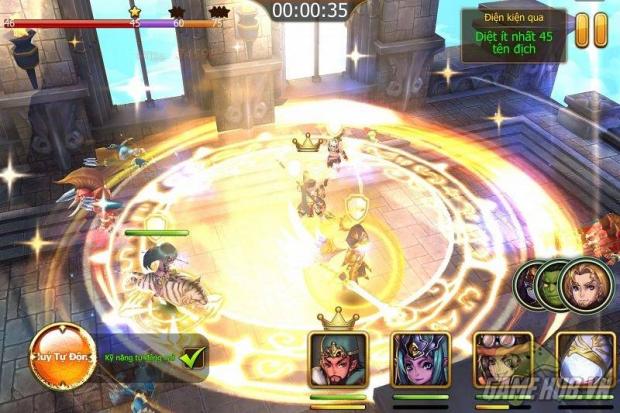Image resolution: width=620 pixels, height=413 pixels.
Task: Open the stage condition objective panel
Action: [514, 35]
